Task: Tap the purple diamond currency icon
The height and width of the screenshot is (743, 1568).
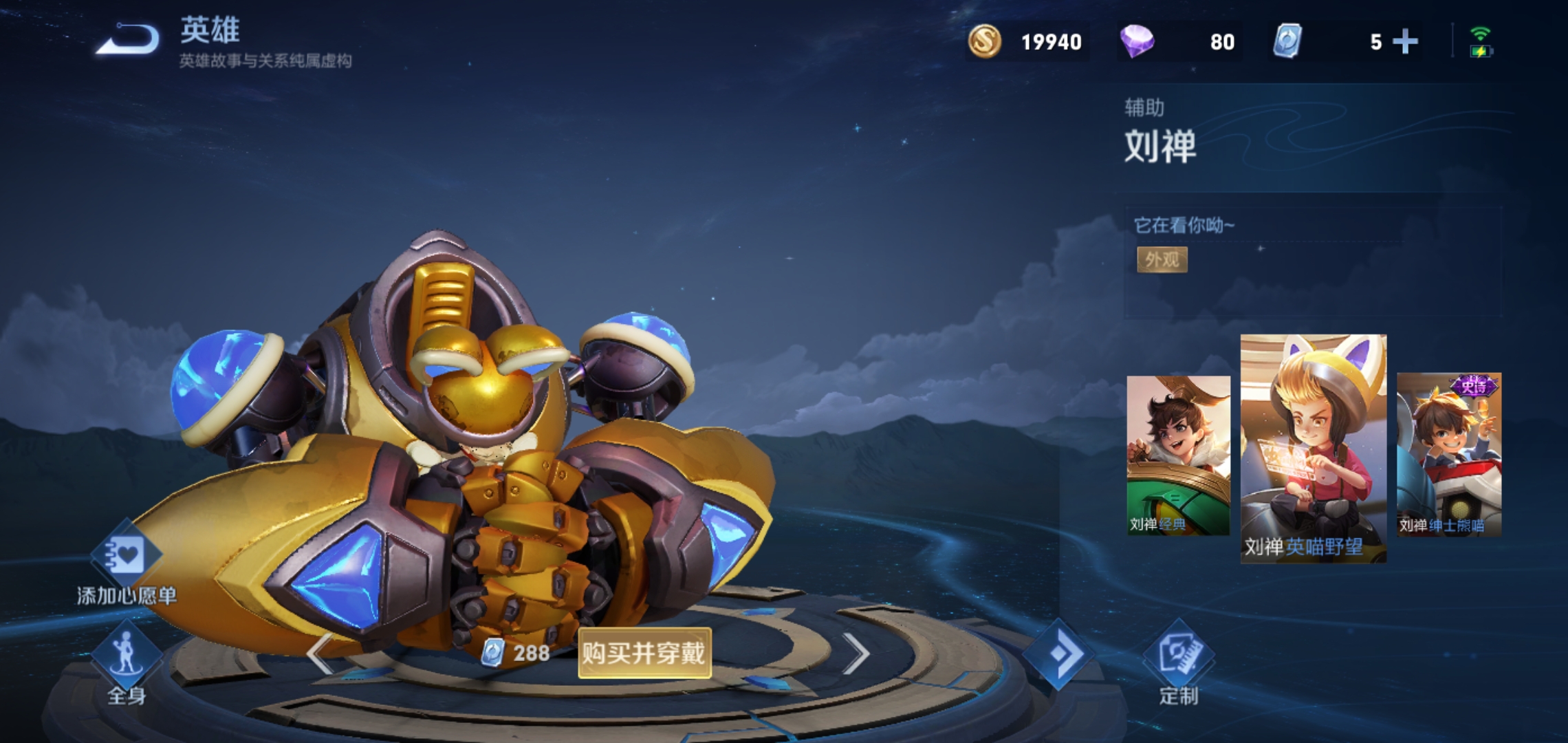Action: pos(1137,42)
